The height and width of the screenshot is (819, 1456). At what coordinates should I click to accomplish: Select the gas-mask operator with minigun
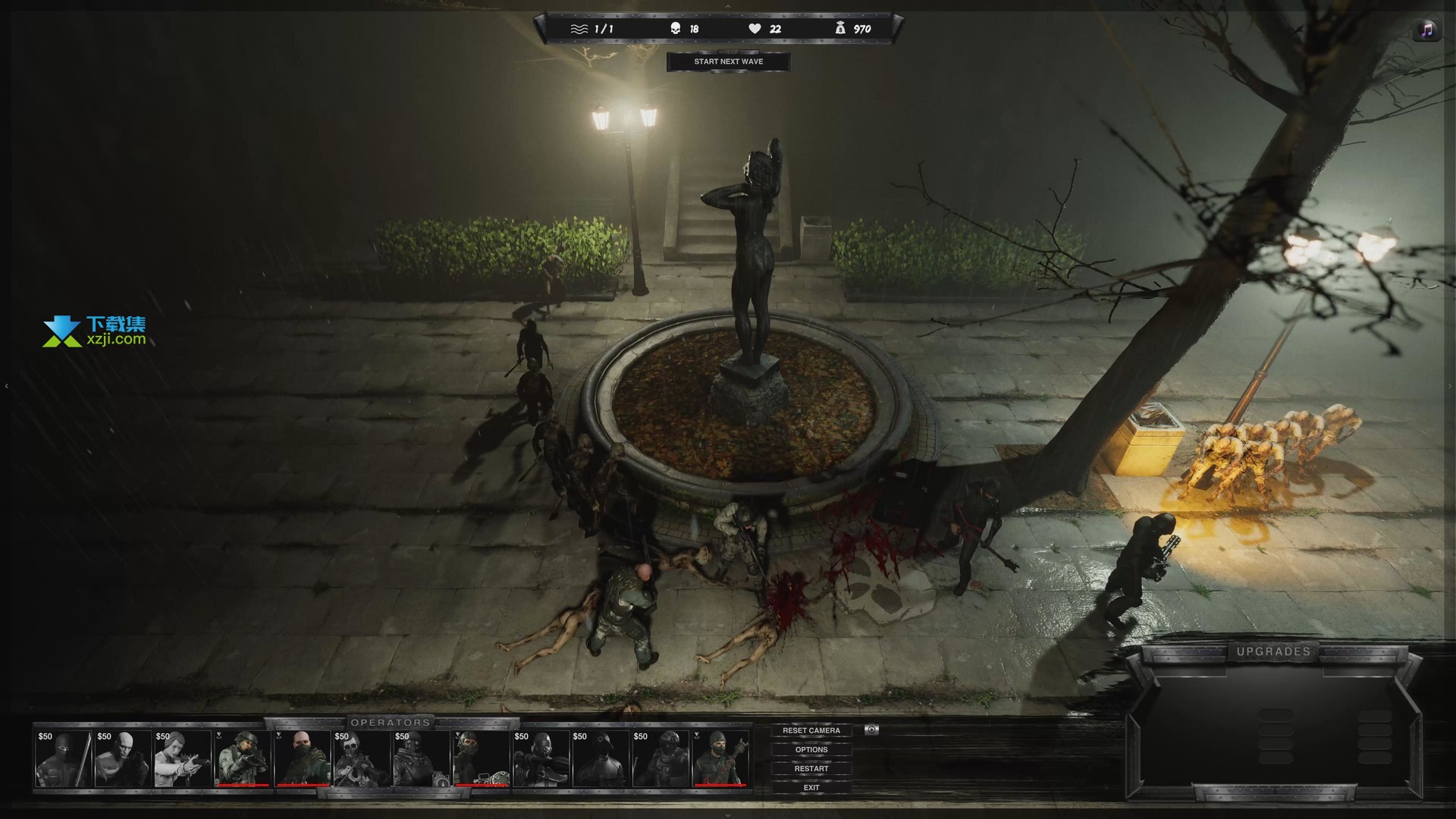click(x=481, y=758)
